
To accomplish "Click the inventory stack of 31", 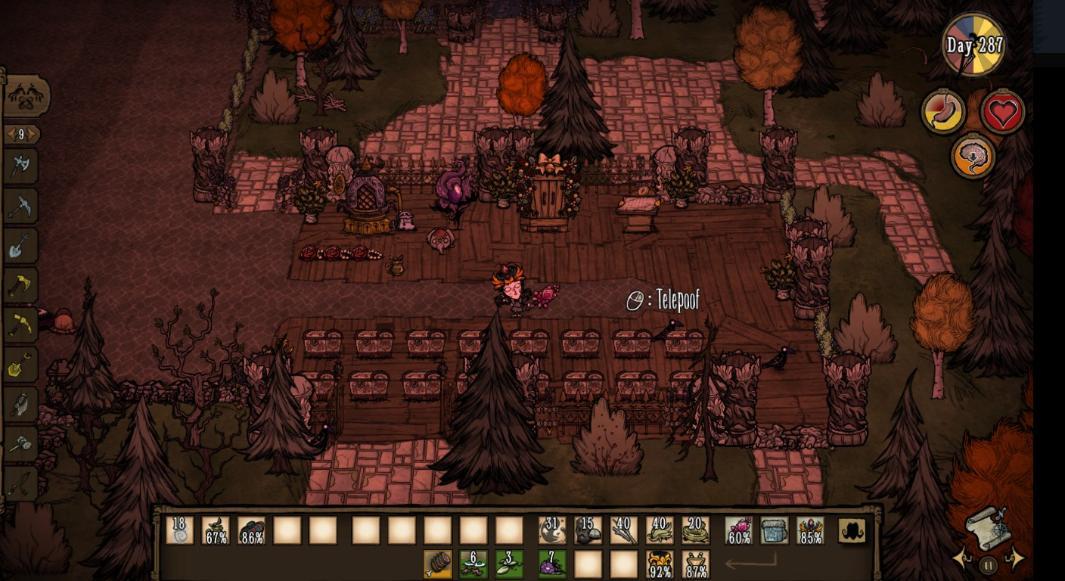I will tap(552, 530).
